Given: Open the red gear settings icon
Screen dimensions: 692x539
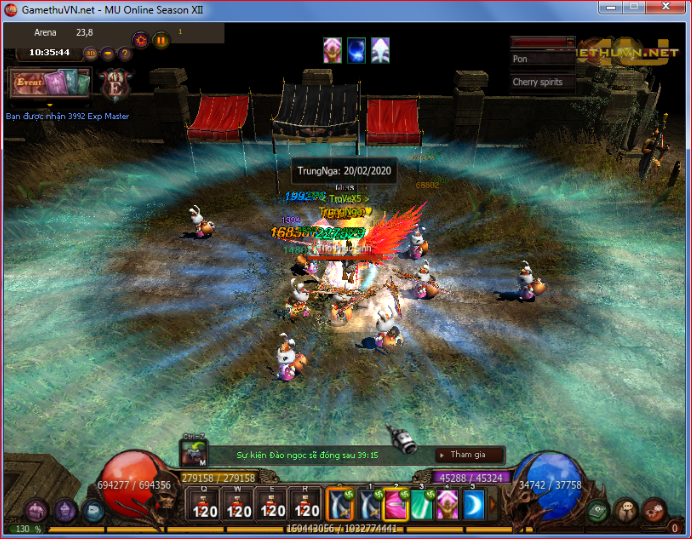Looking at the screenshot, I should (141, 41).
